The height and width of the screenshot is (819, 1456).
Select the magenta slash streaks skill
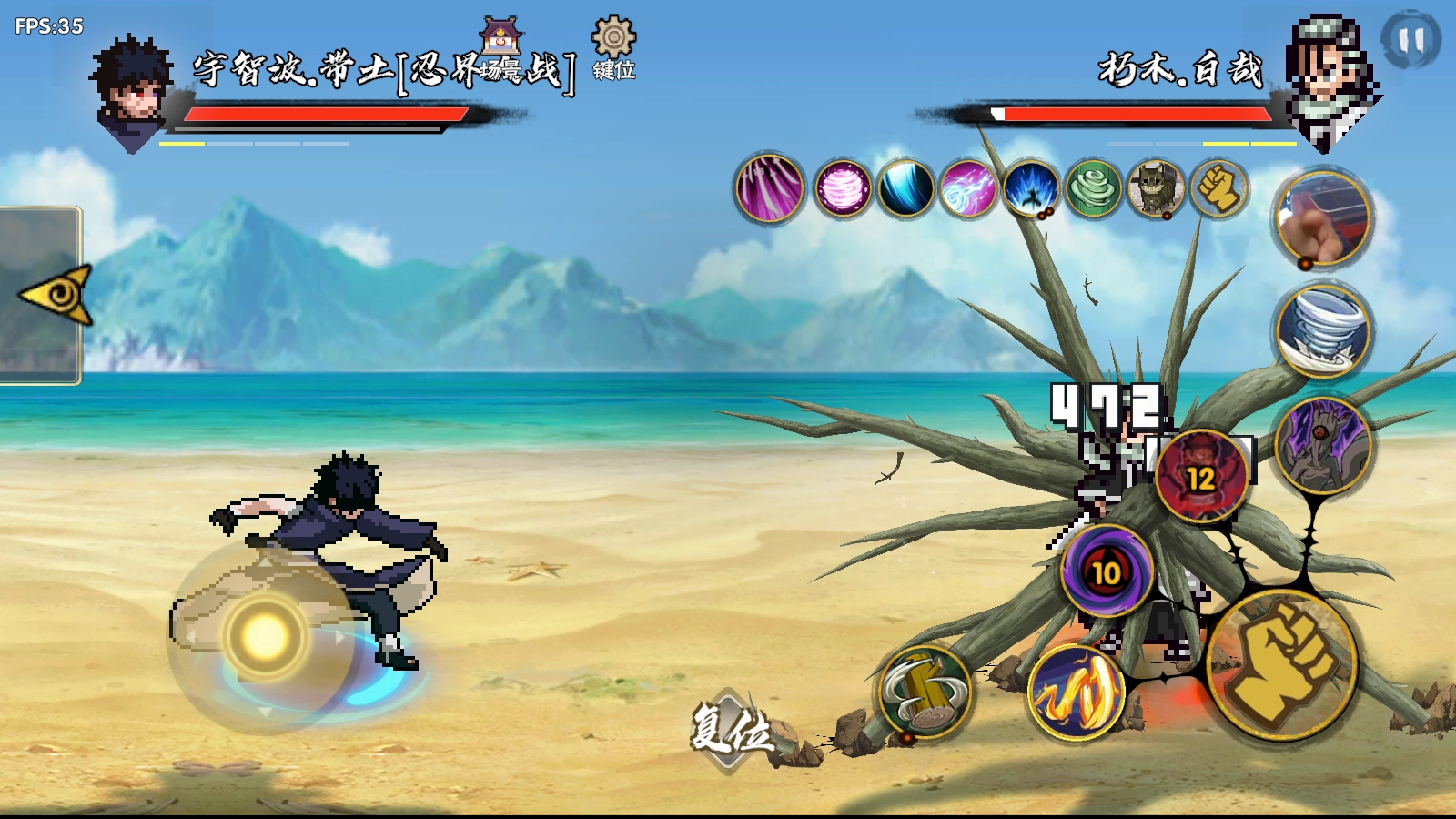pyautogui.click(x=770, y=189)
